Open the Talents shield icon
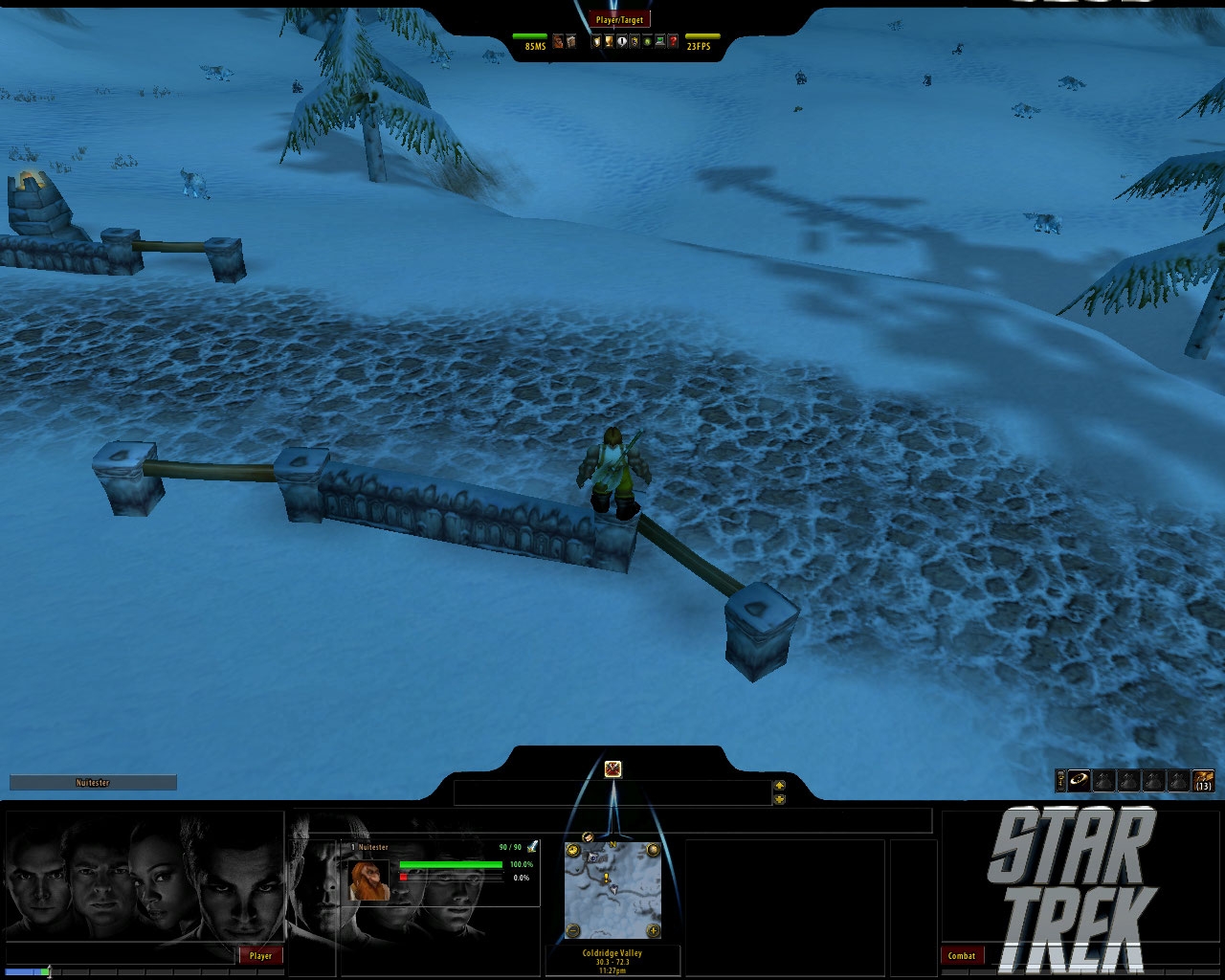Image resolution: width=1225 pixels, height=980 pixels. pyautogui.click(x=596, y=41)
